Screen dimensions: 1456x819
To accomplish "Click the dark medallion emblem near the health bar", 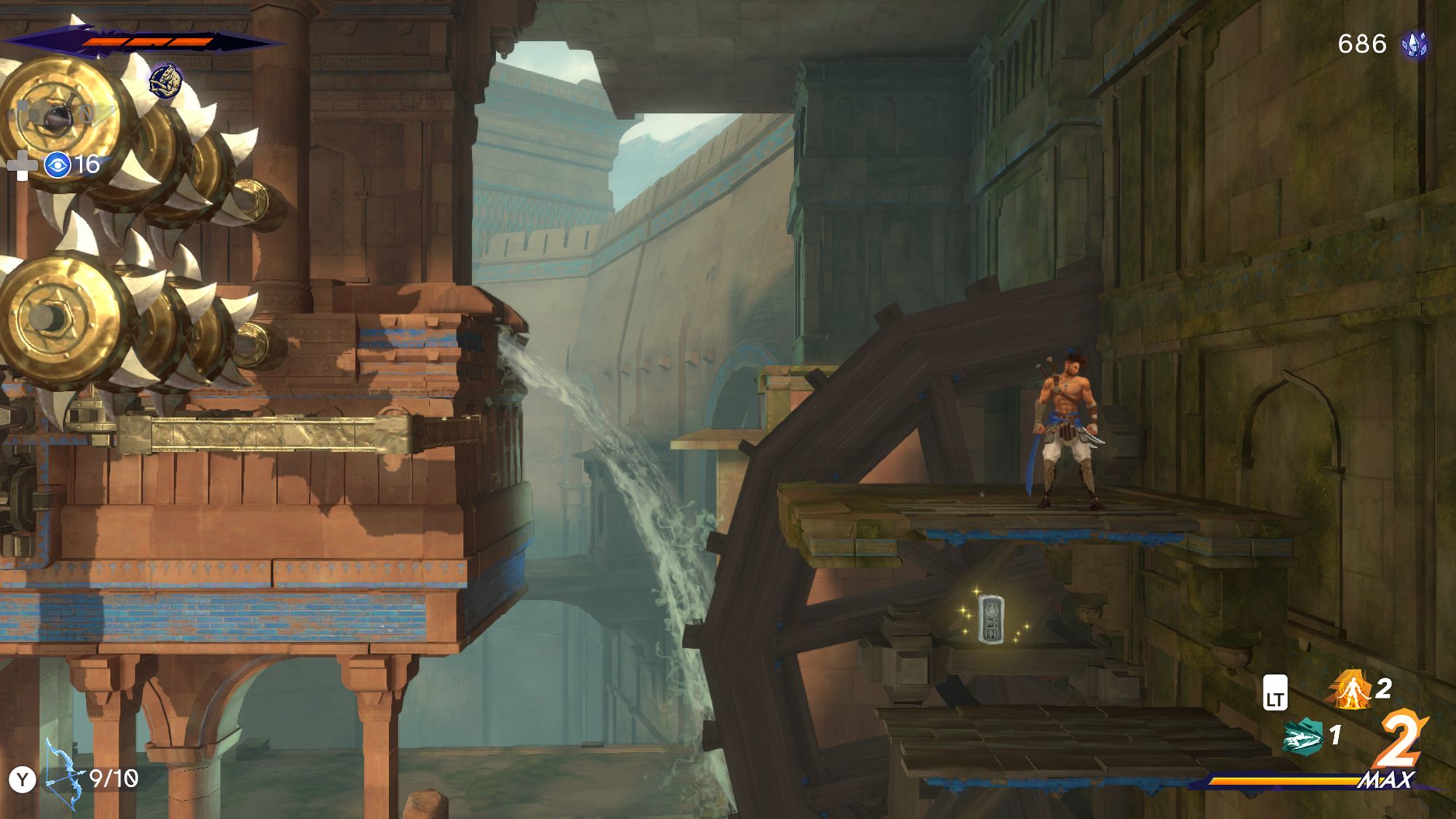I will 166,80.
